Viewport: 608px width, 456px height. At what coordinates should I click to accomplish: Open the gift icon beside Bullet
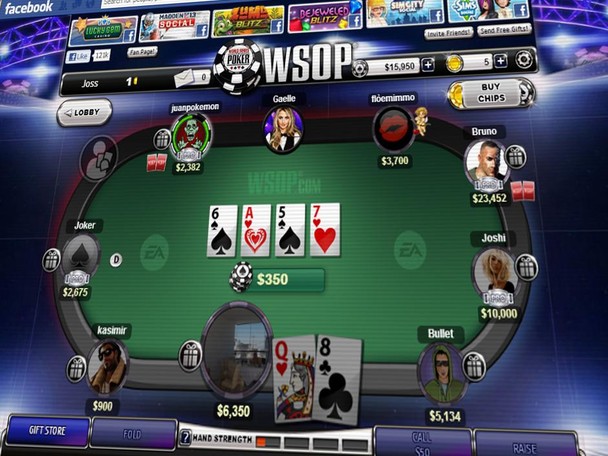point(474,366)
